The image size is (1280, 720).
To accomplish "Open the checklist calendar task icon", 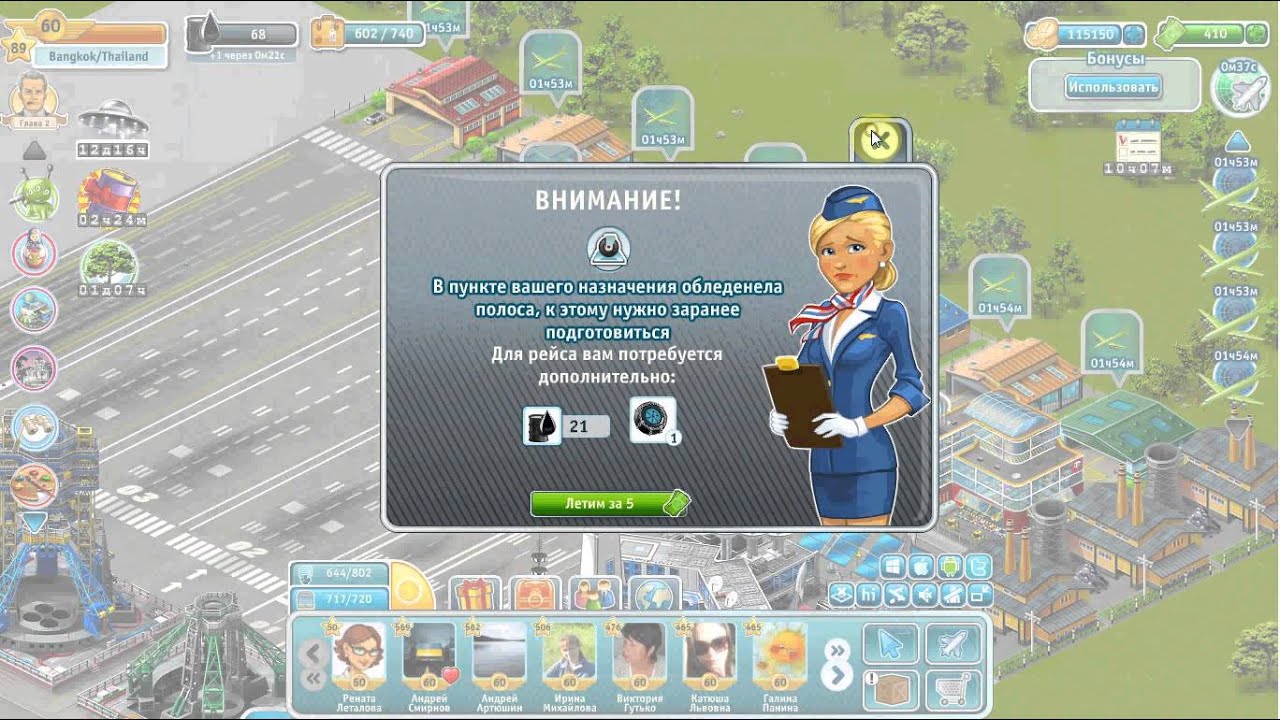I will (x=1136, y=141).
